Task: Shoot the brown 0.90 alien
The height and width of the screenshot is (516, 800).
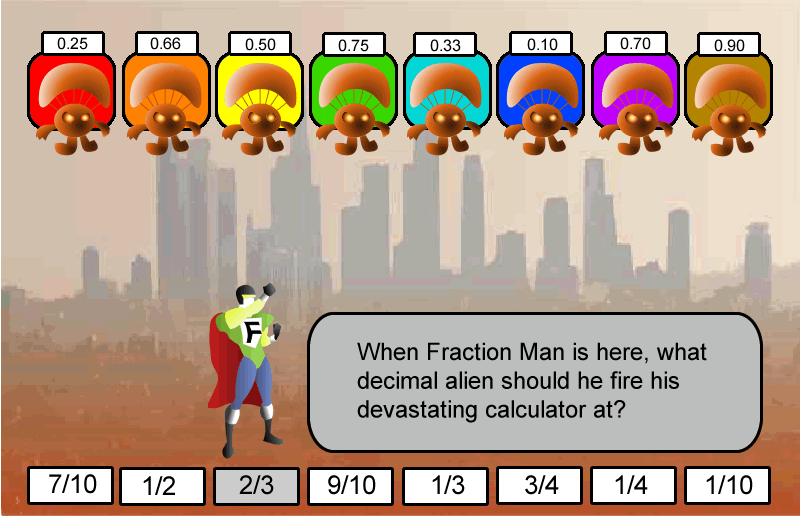Action: [x=728, y=100]
